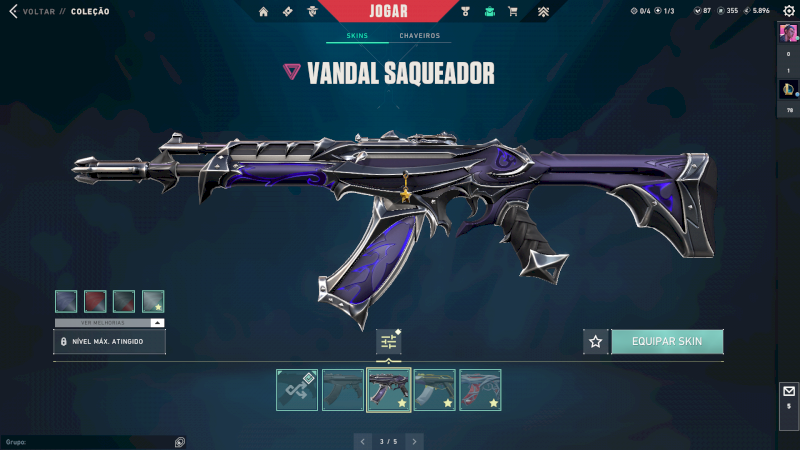The width and height of the screenshot is (800, 450).
Task: Favorite this skin with the star button
Action: 596,341
